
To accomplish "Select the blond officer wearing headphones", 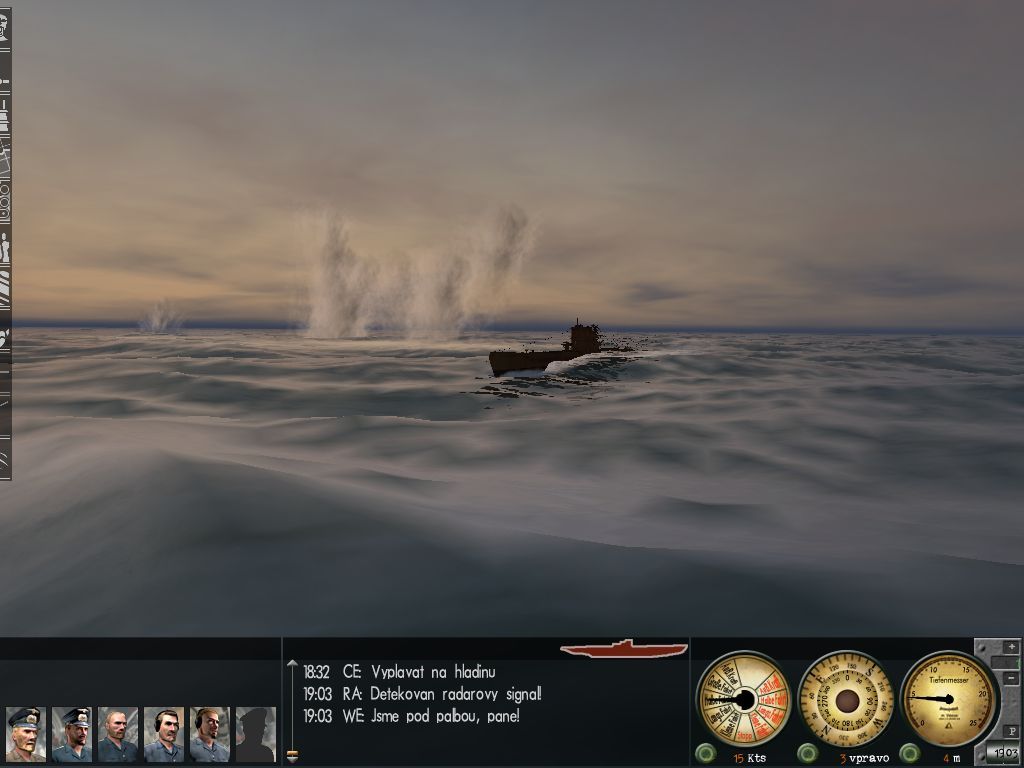I will [209, 734].
